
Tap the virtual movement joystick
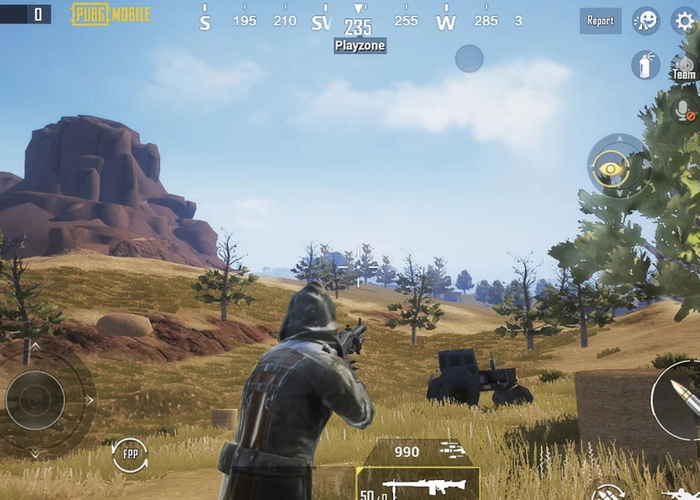36,400
